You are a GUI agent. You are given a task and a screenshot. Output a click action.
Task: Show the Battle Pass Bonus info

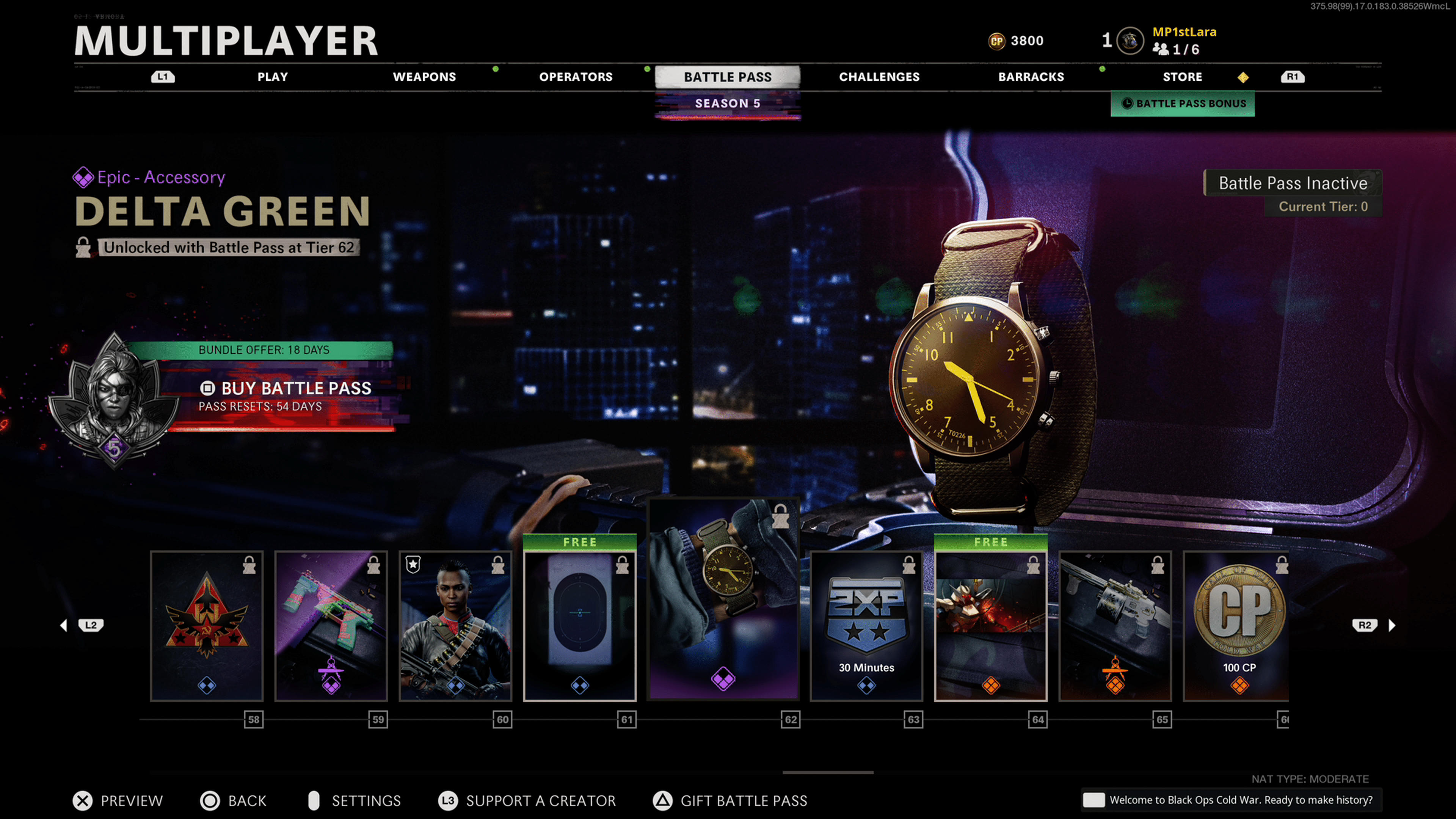click(1183, 104)
